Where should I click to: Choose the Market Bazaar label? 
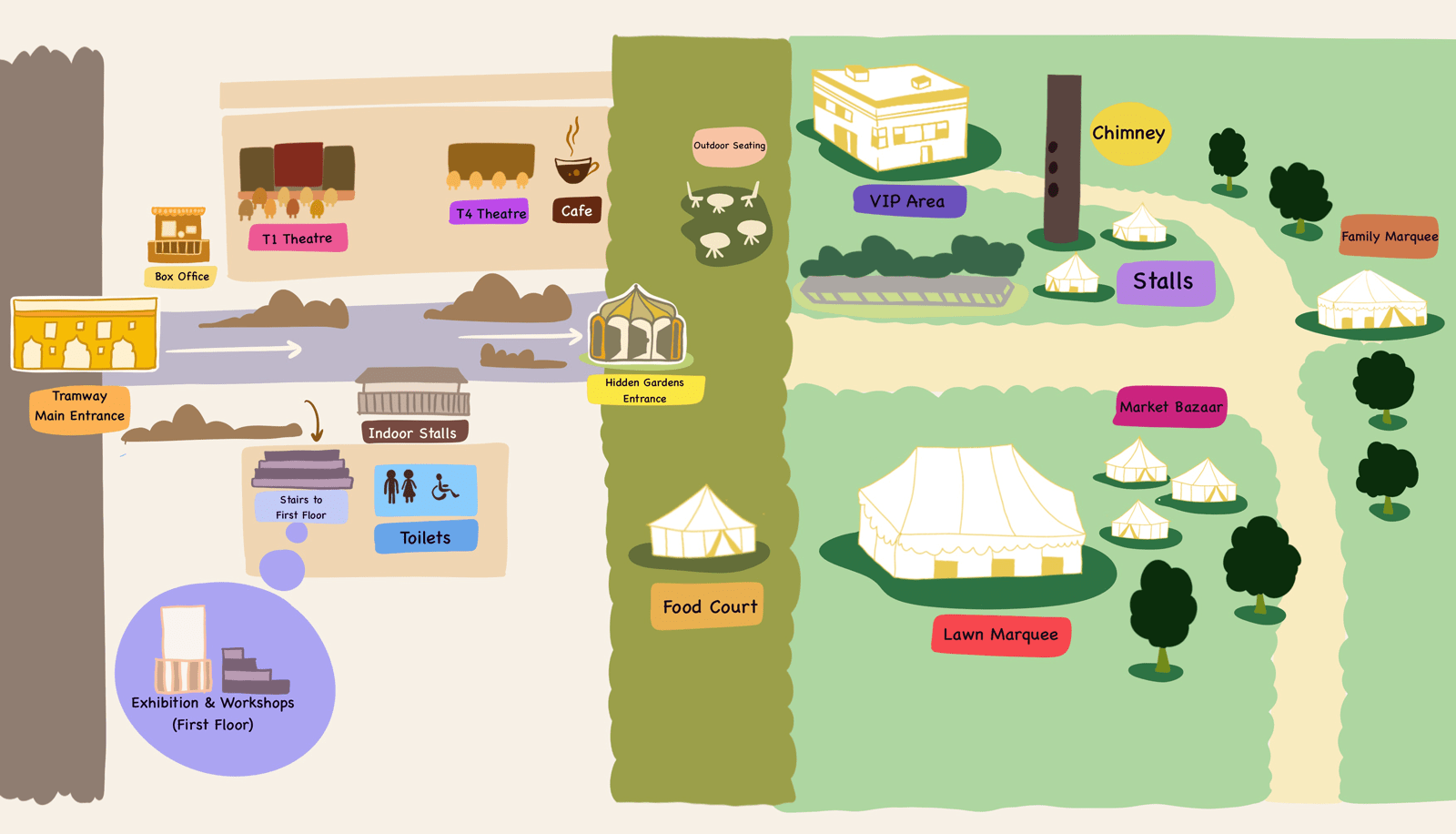pyautogui.click(x=1170, y=407)
